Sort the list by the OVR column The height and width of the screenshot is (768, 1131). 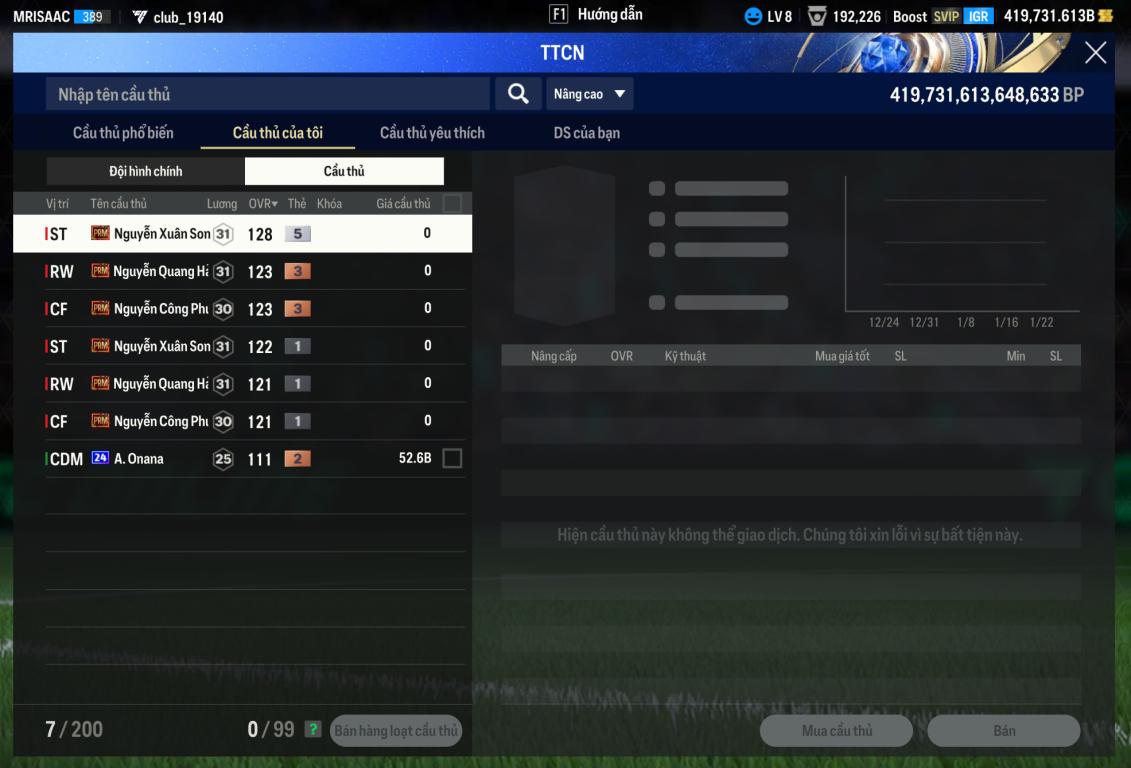tap(263, 204)
